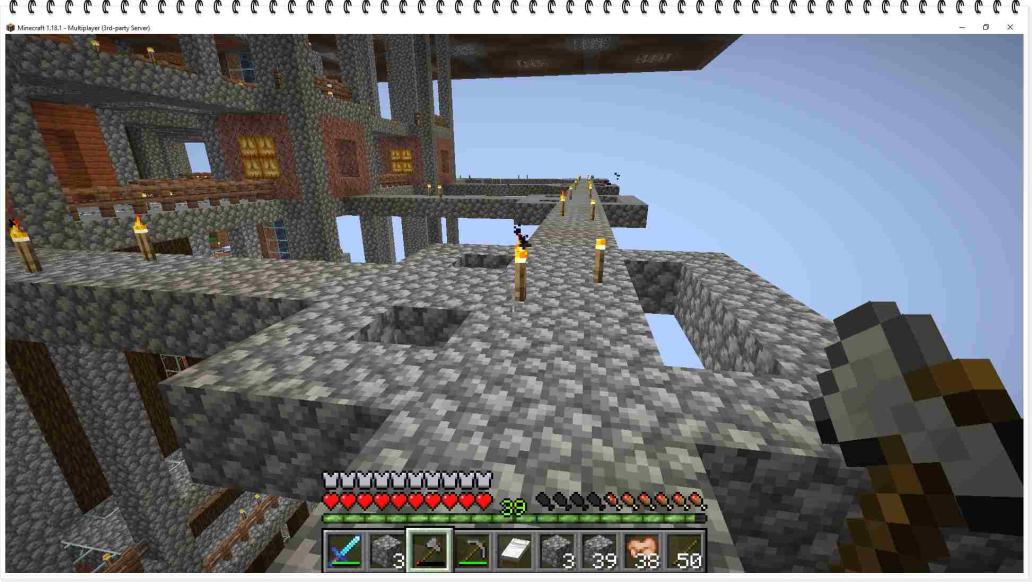Close the Minecraft window
Image resolution: width=1032 pixels, height=582 pixels.
pyautogui.click(x=1010, y=27)
